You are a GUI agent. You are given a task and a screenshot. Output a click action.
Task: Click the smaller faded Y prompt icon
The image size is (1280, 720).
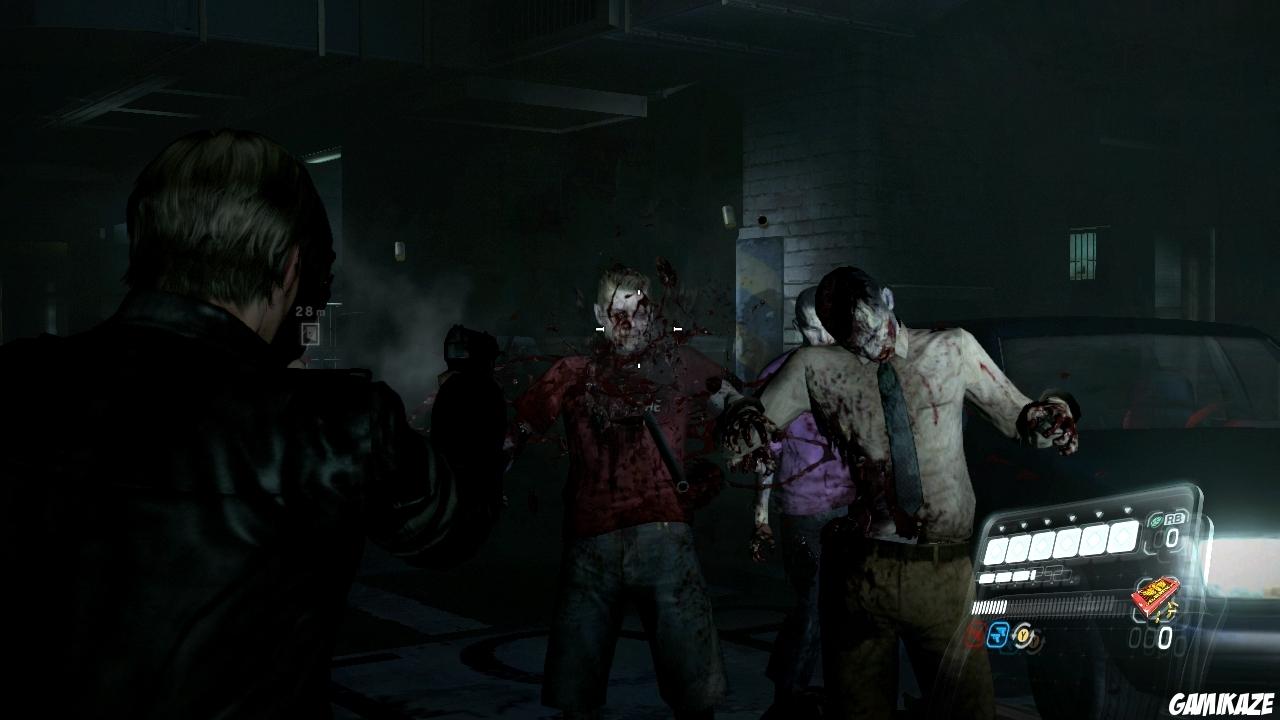[1034, 642]
